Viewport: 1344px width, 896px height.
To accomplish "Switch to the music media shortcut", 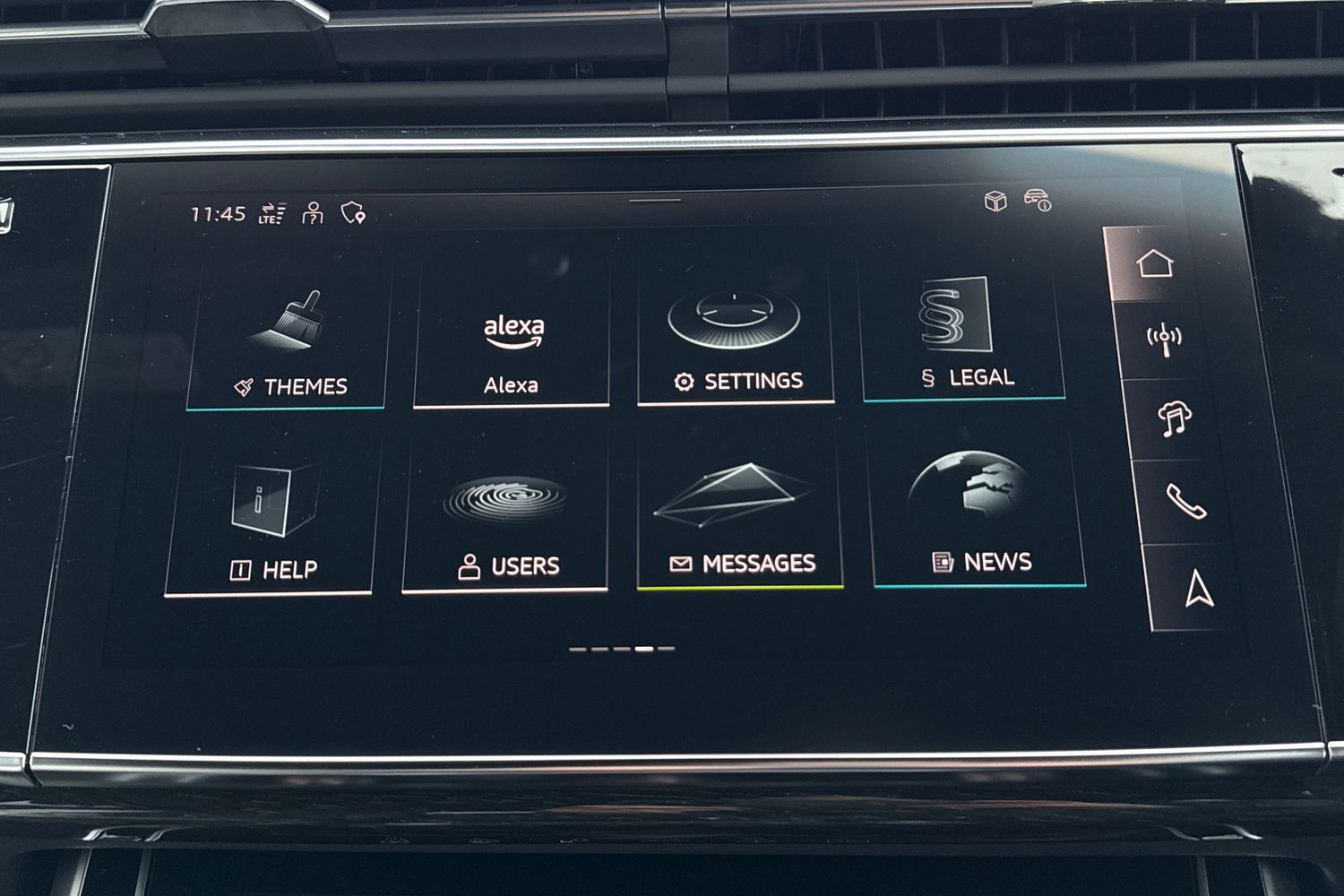I will [x=1174, y=418].
